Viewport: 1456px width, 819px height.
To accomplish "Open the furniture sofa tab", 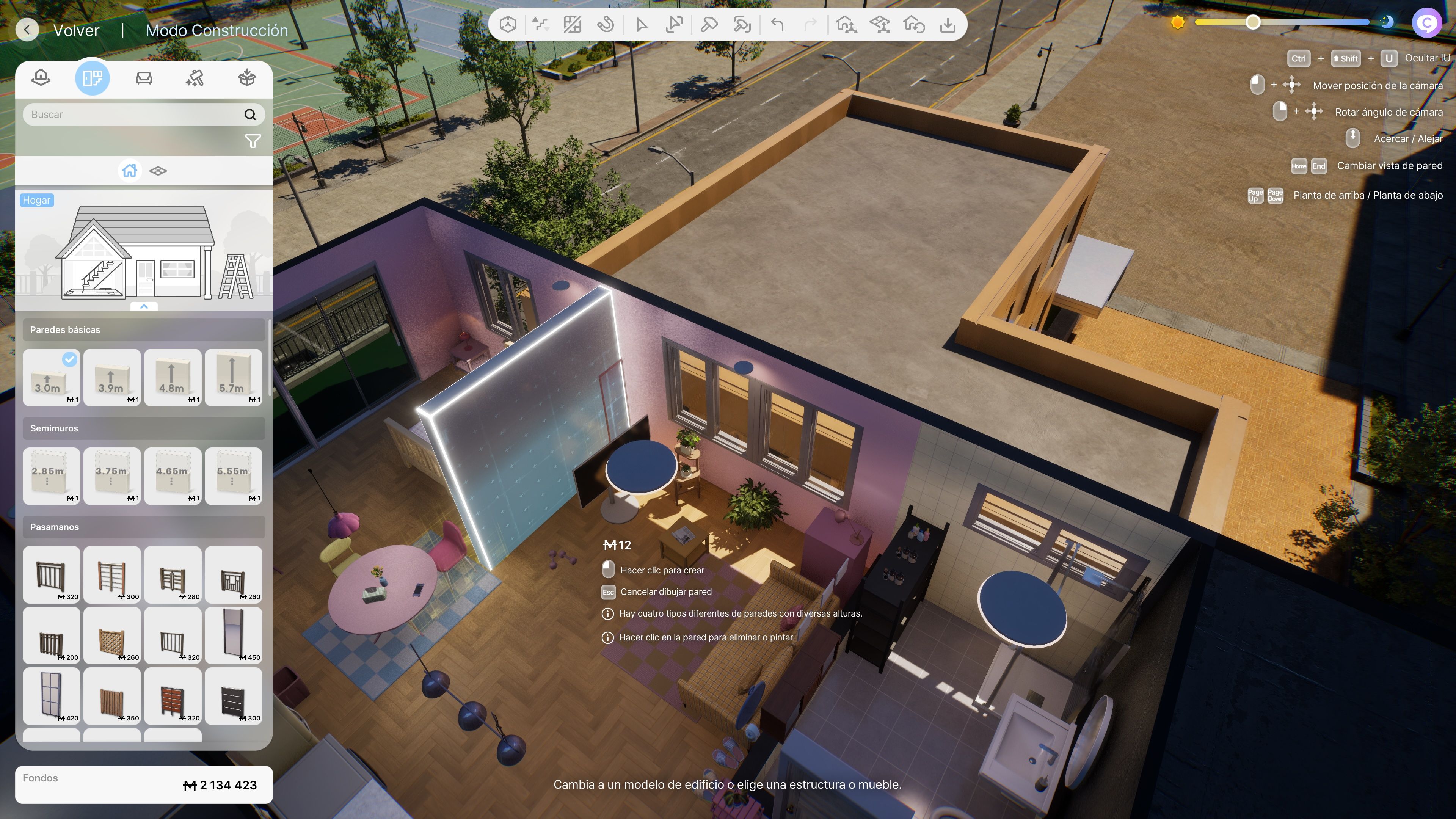I will 144,77.
